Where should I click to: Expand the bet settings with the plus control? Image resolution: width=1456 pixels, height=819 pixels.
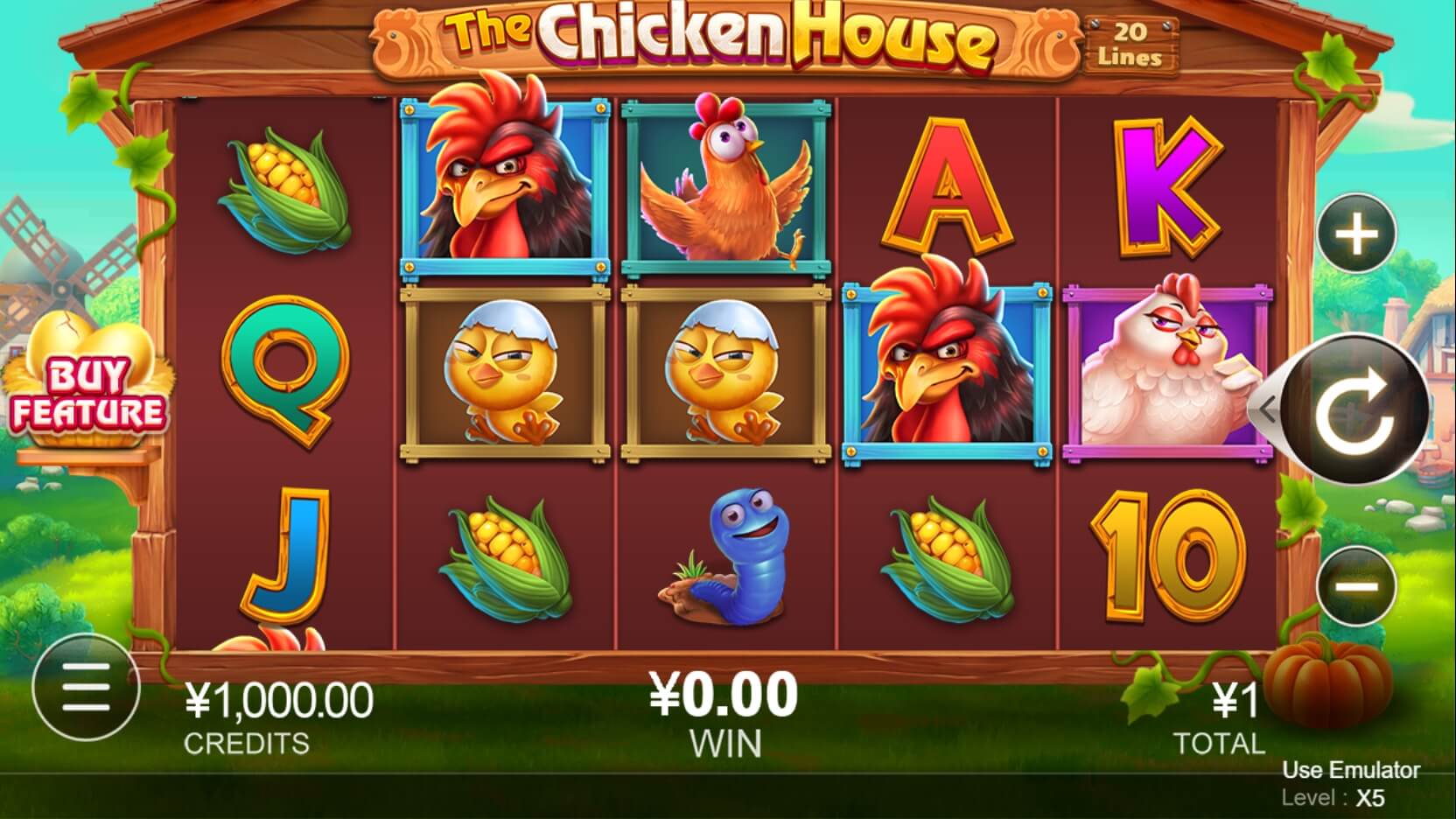(x=1354, y=230)
